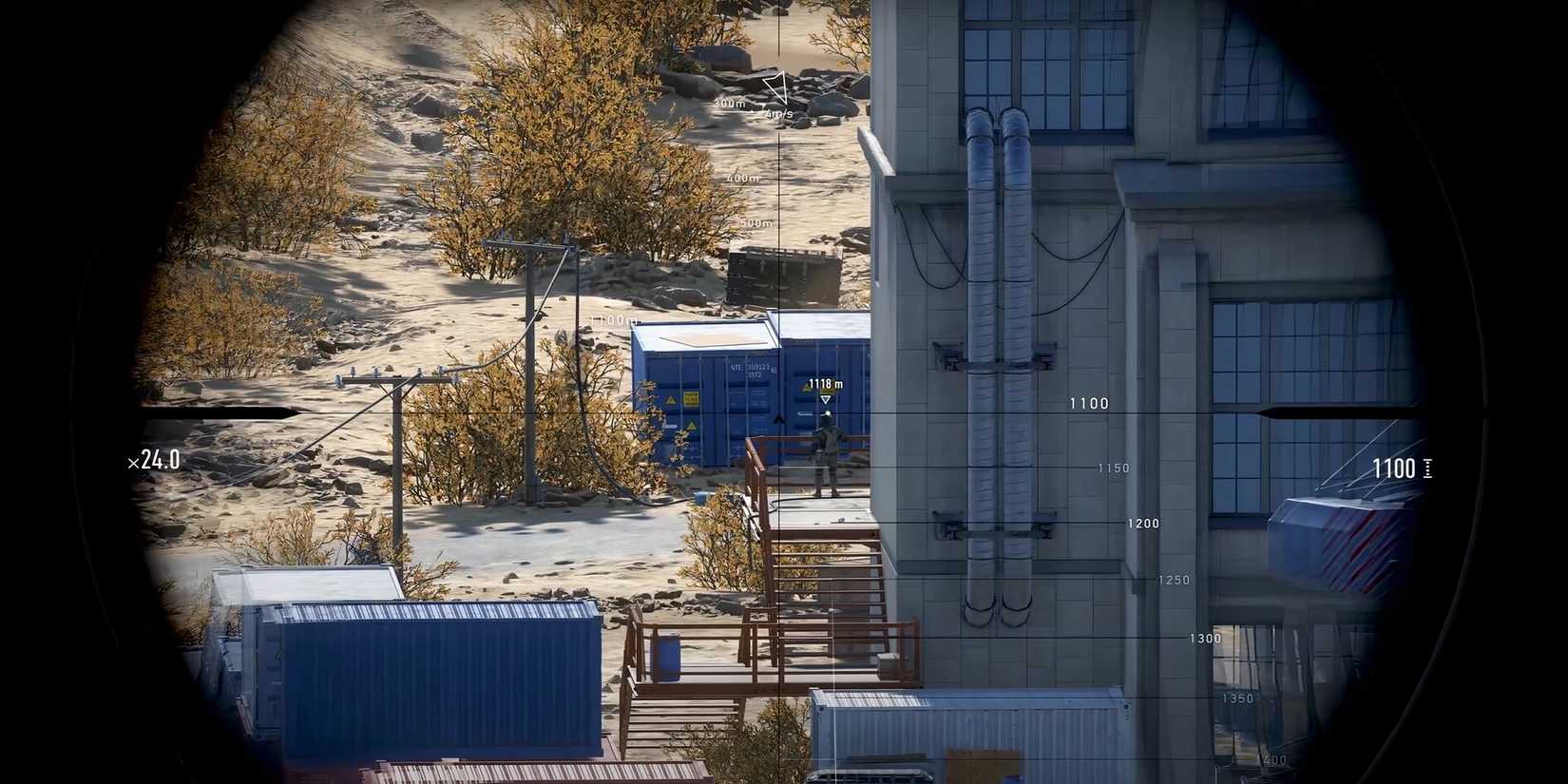Click the 1100 readout on the right
The image size is (1568, 784).
point(1394,467)
